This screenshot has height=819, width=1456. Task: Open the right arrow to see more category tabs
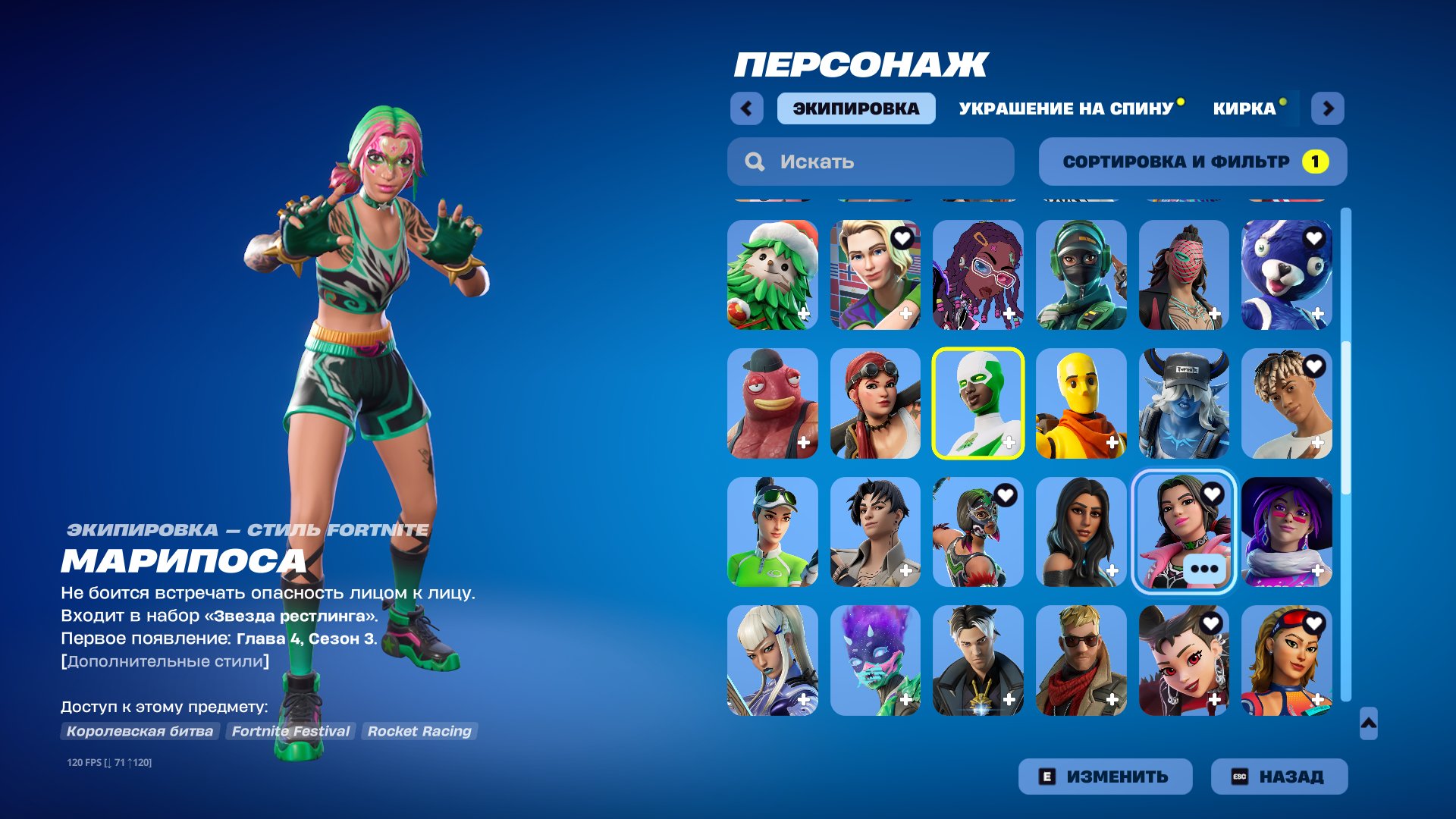click(1329, 108)
